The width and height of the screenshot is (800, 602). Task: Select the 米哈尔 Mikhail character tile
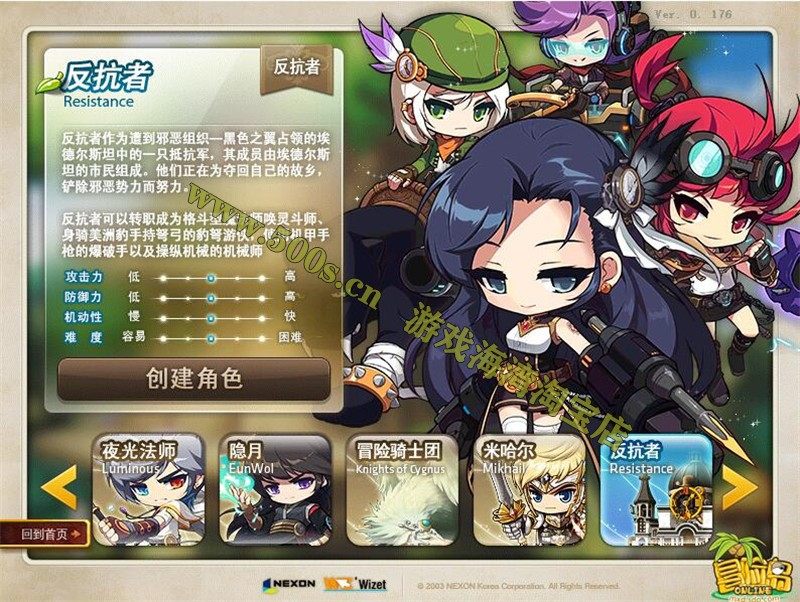528,490
